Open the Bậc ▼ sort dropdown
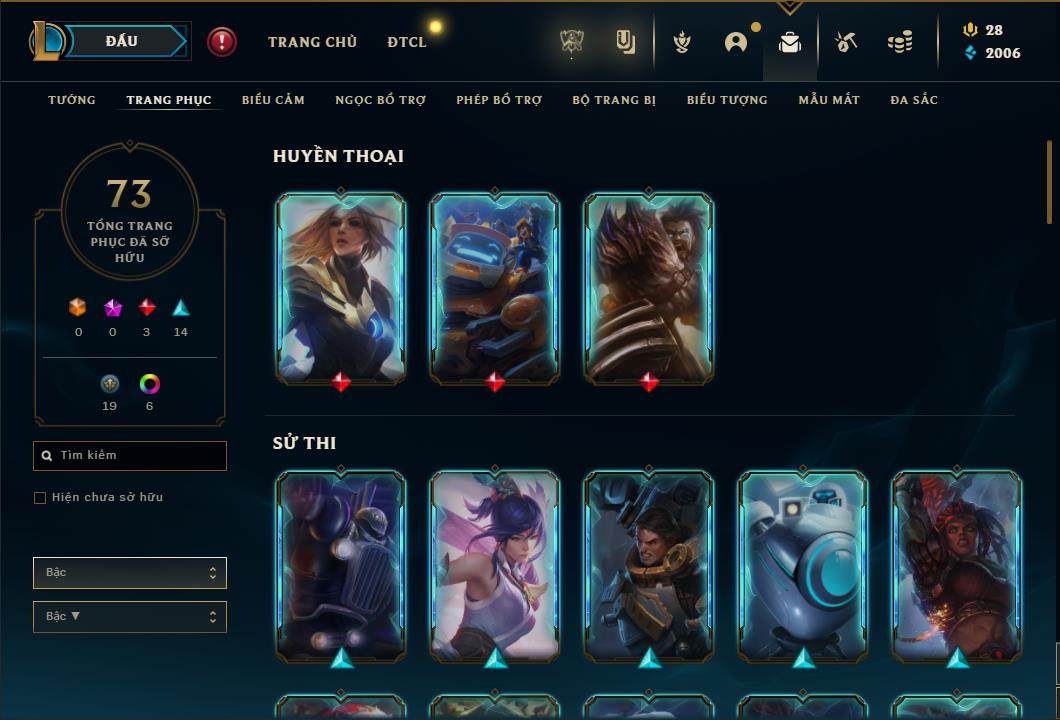Screen dimensions: 1060x720 click(130, 617)
